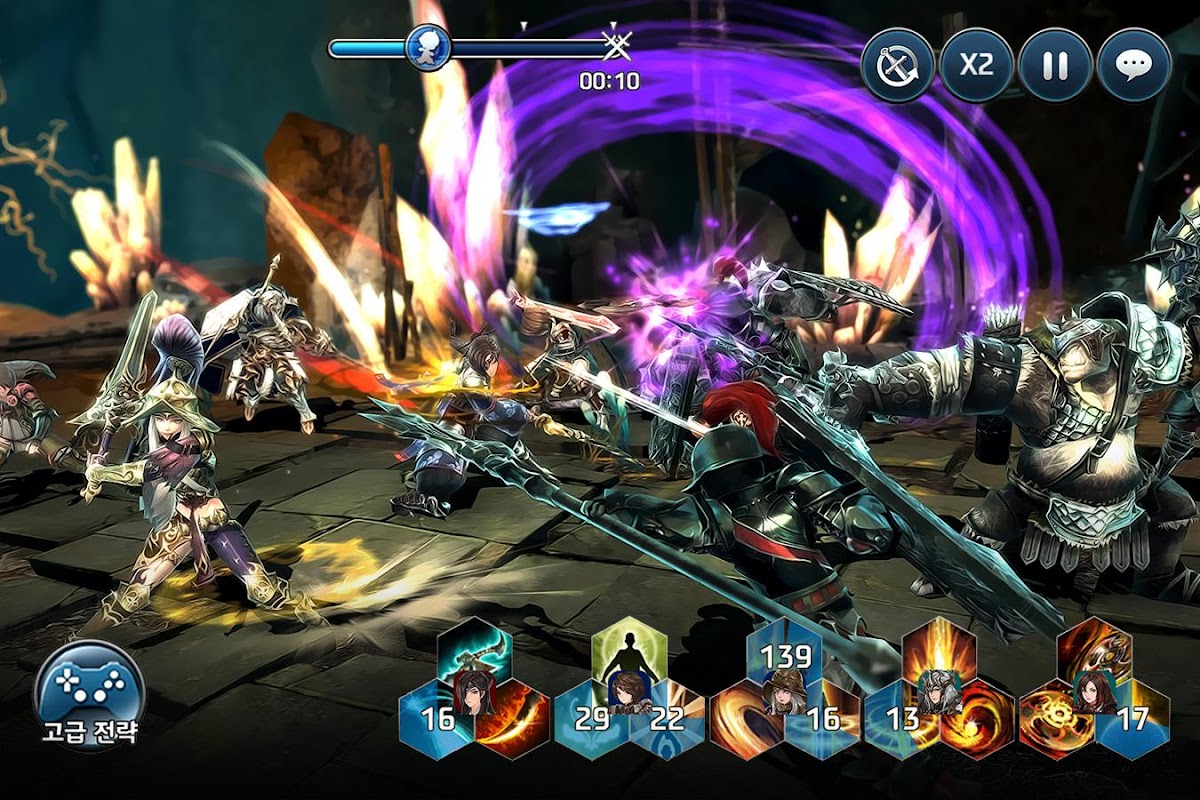Open the chat speech bubble
The image size is (1200, 800).
(x=1133, y=66)
